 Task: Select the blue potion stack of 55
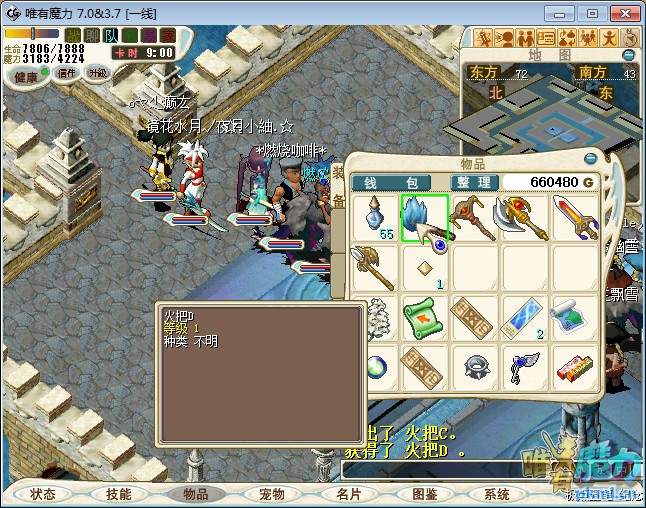tap(377, 218)
